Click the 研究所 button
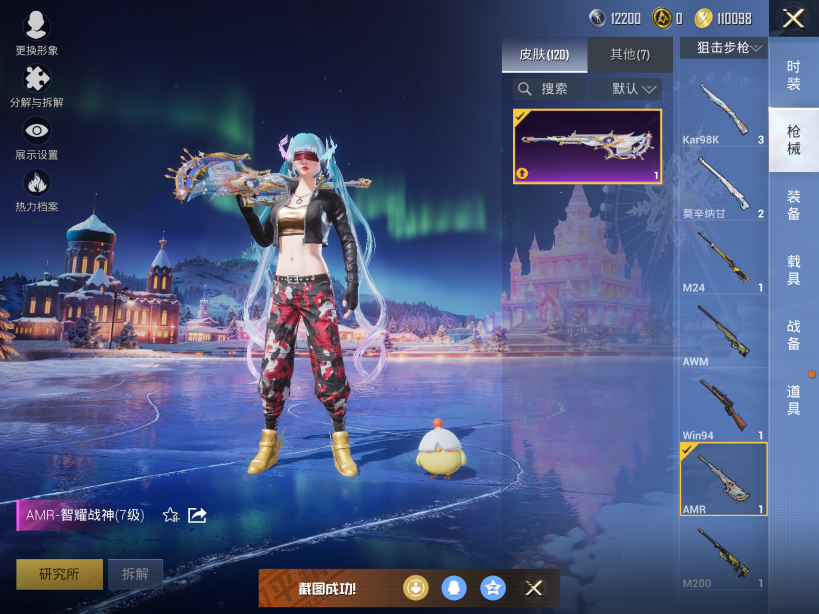 [58, 574]
